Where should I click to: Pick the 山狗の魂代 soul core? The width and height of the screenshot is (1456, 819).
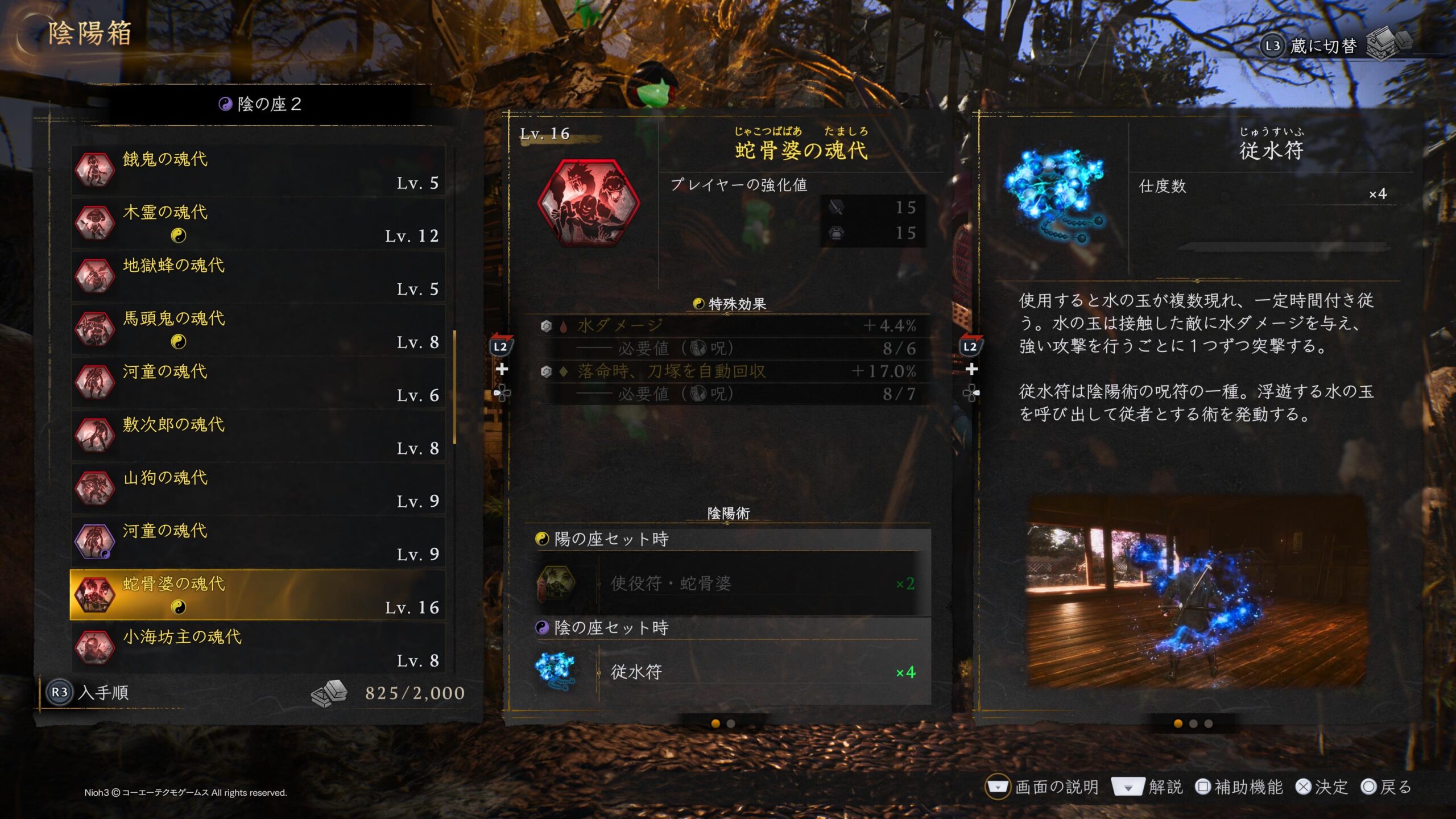(258, 489)
